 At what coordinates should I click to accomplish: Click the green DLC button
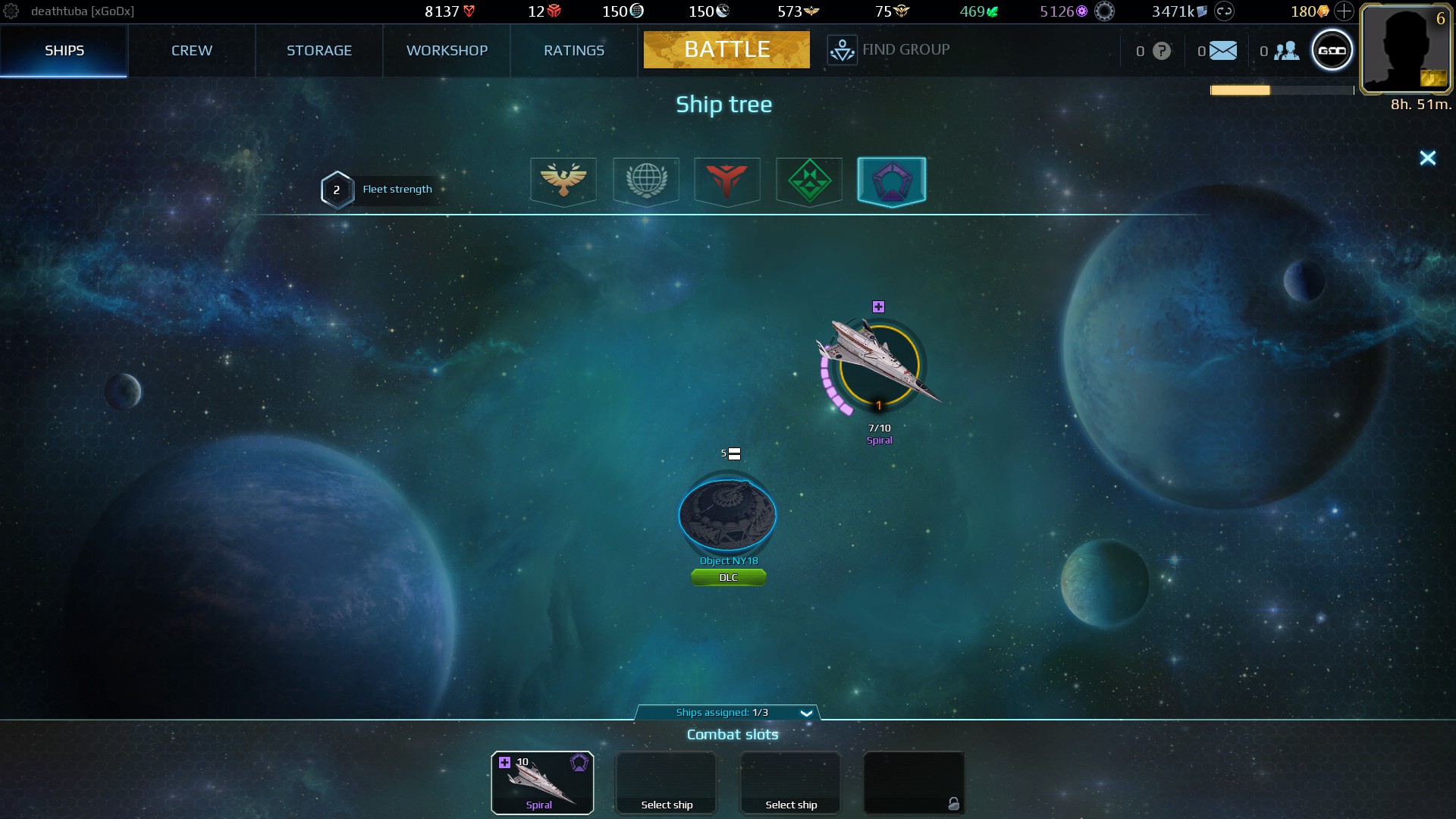point(728,578)
